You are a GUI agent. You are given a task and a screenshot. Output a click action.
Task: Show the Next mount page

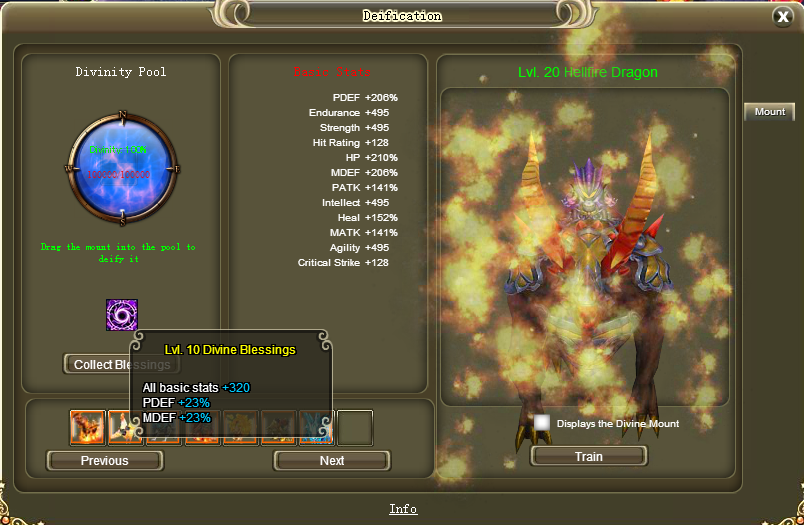coord(332,461)
